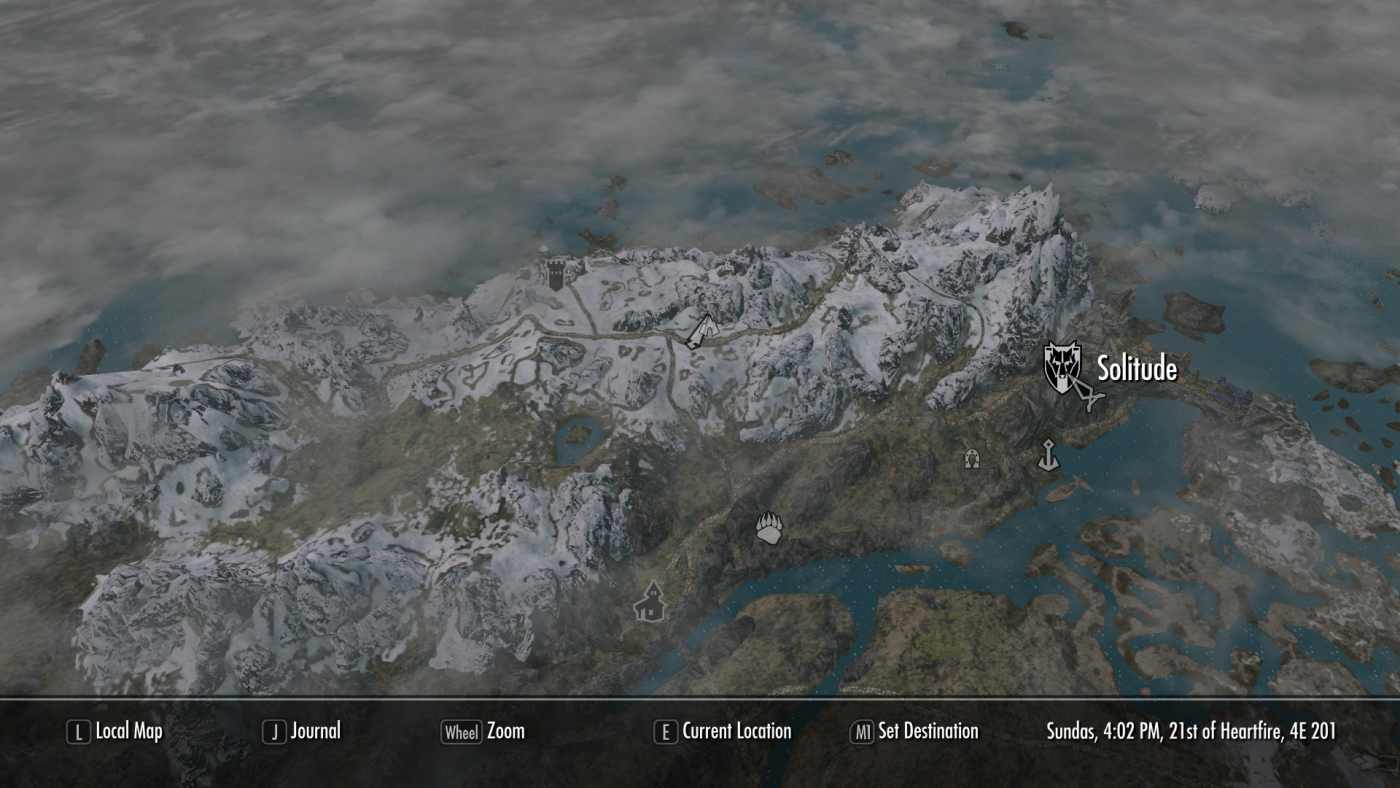Select the Solitude city shield marker
Viewport: 1400px width, 788px height.
pos(1061,368)
